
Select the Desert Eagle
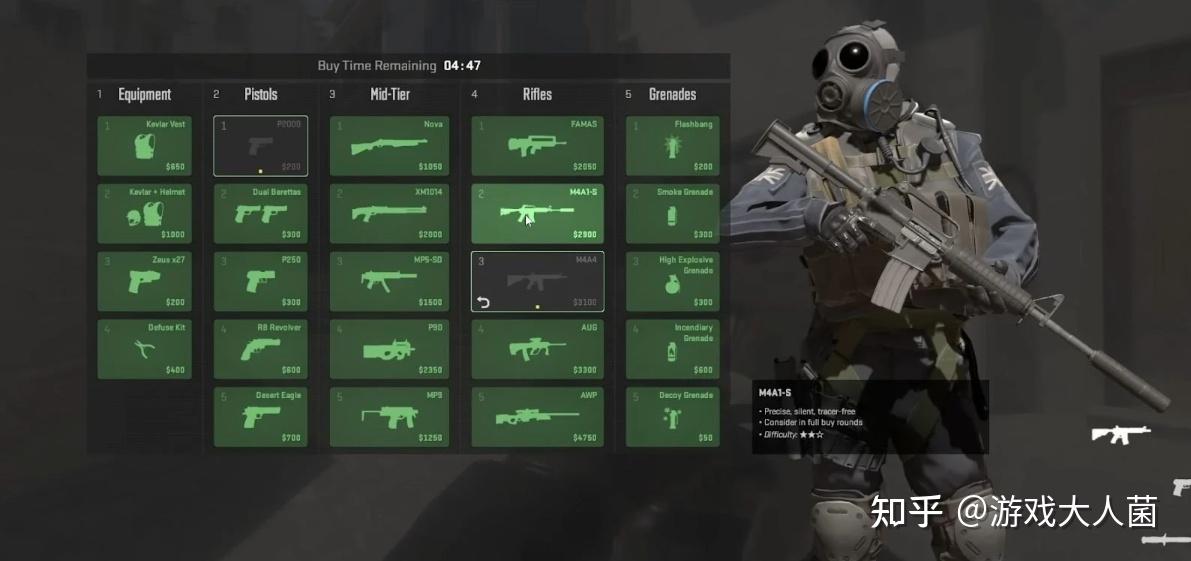[260, 417]
